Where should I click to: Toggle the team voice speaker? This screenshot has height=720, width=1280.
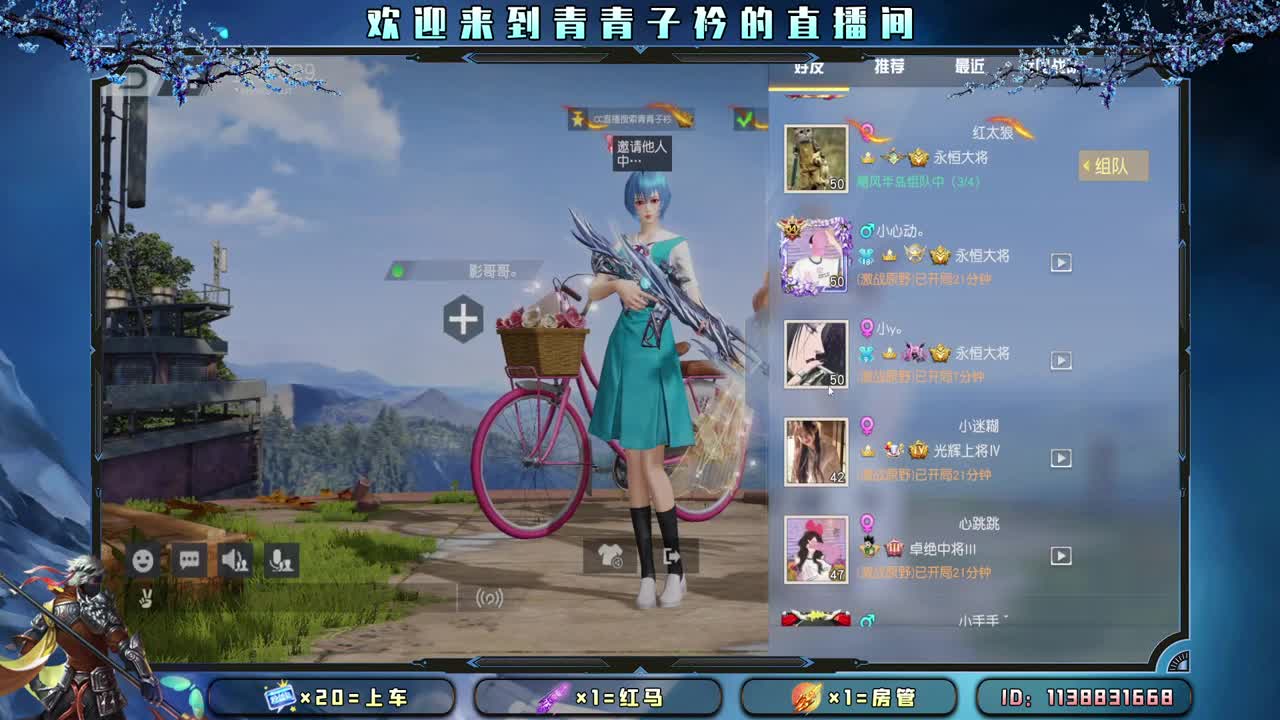click(236, 561)
